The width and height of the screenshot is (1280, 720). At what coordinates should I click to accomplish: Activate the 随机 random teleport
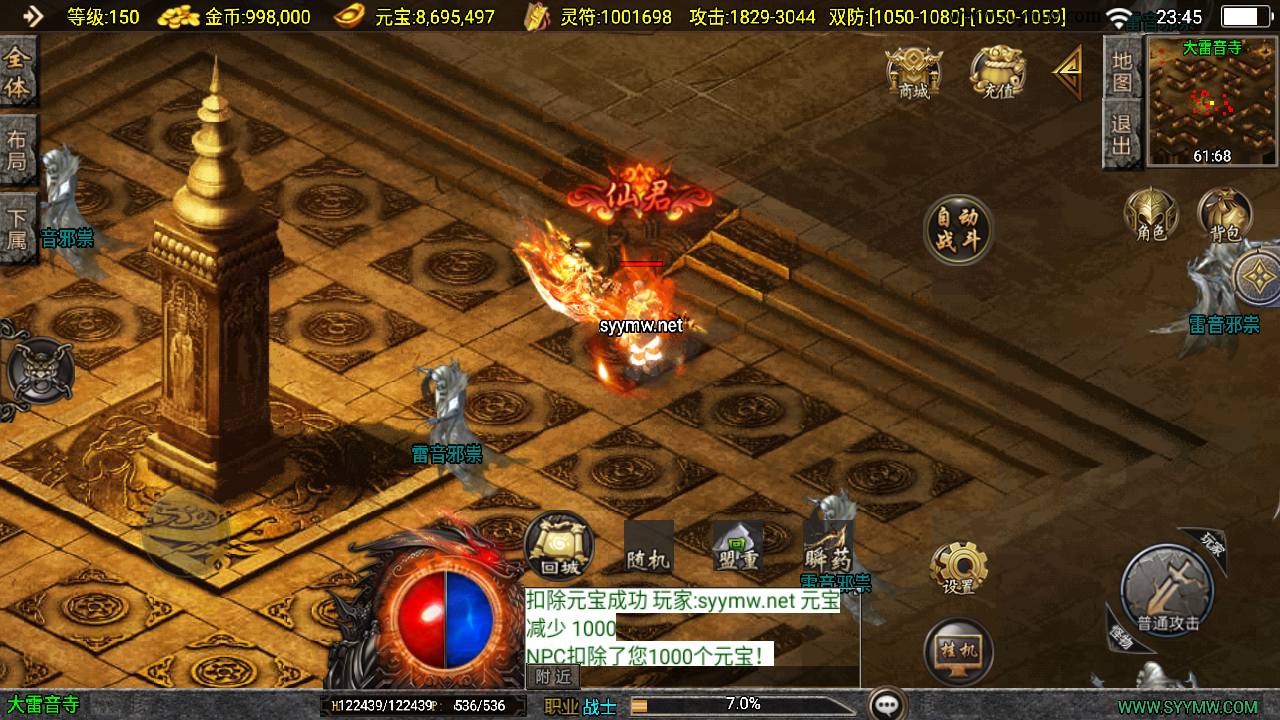648,547
